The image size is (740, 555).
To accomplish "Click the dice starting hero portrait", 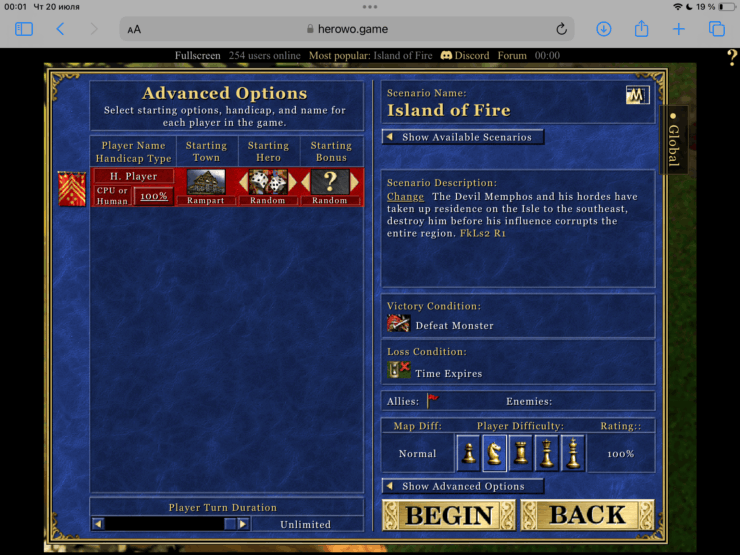I will click(268, 182).
